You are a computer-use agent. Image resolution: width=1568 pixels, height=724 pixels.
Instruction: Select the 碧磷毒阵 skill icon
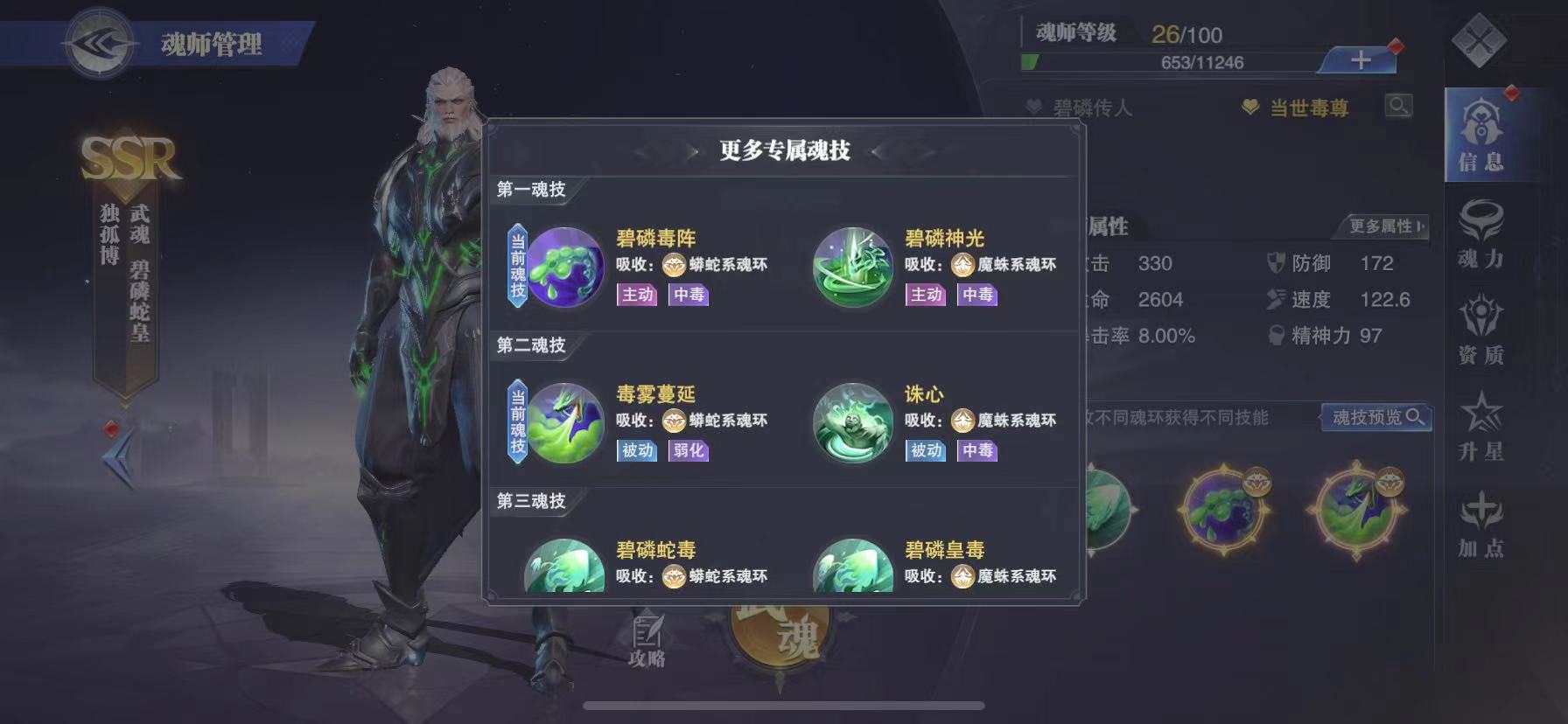(x=564, y=269)
